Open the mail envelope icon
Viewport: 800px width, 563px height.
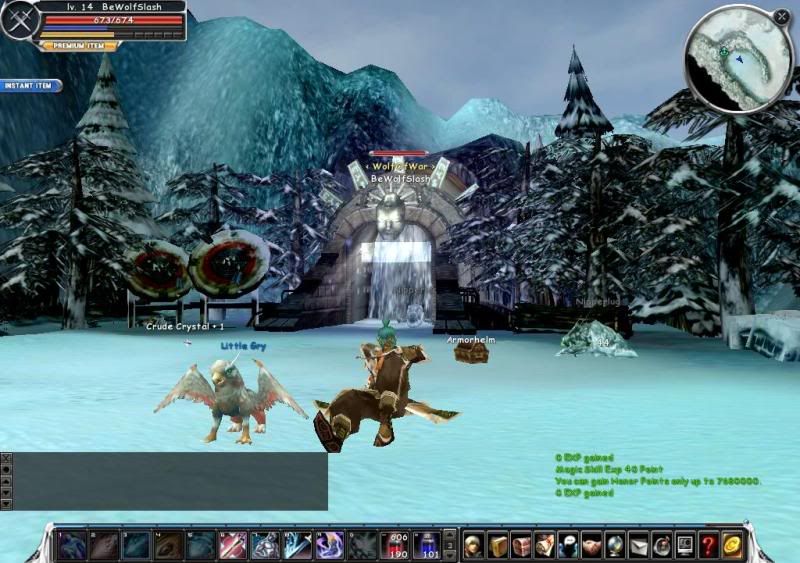tap(638, 545)
